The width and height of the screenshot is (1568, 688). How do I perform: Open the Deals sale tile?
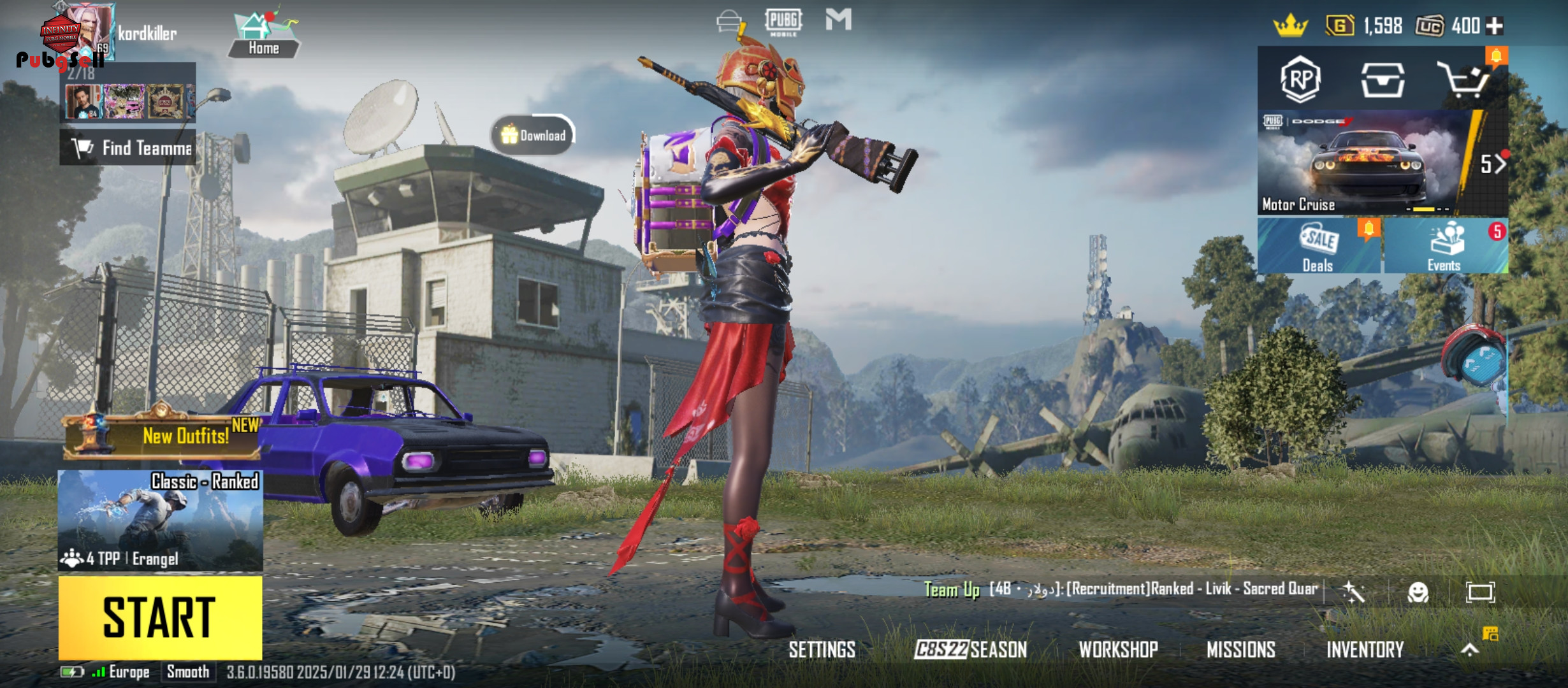point(1318,246)
